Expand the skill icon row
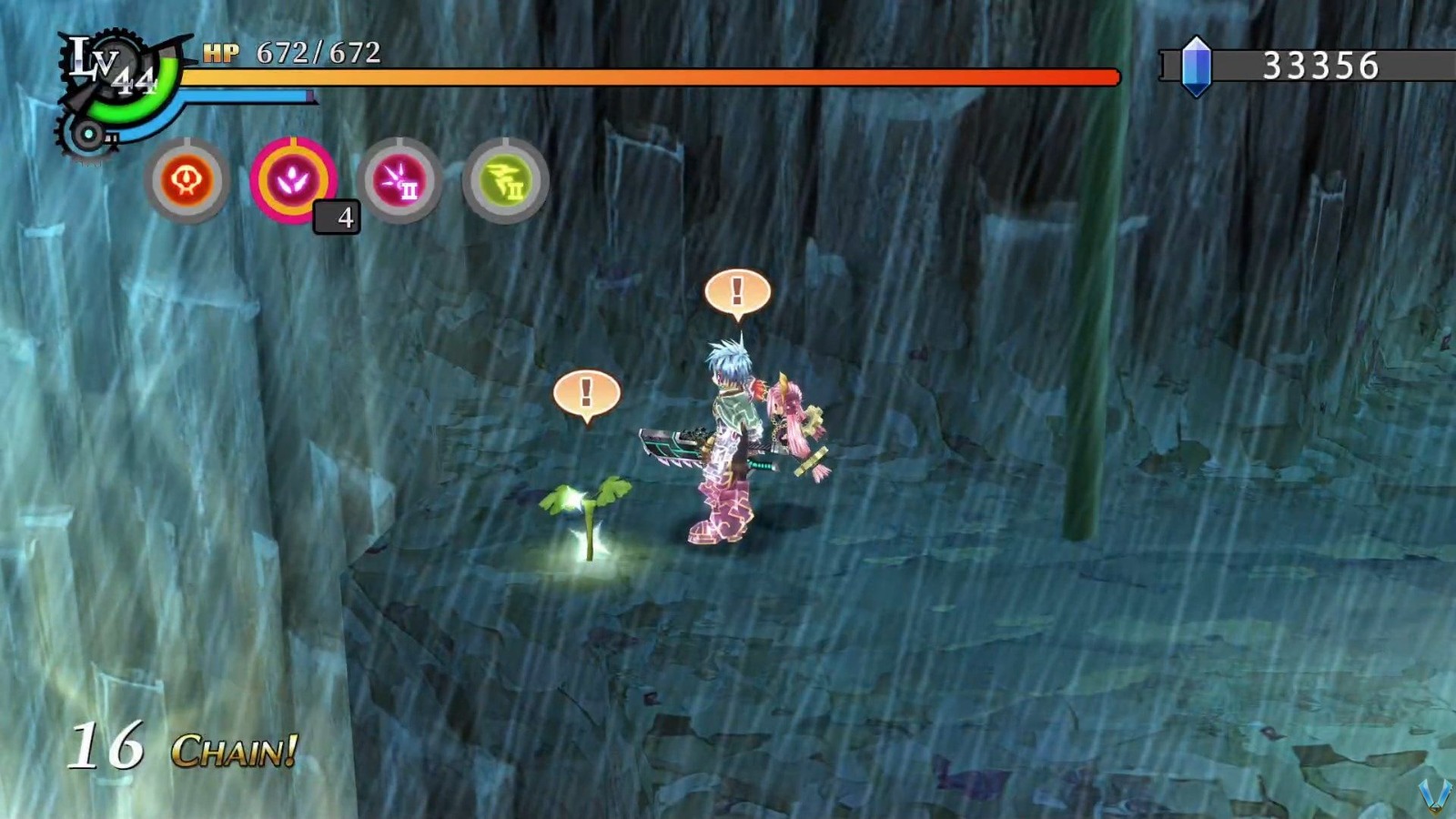Screen dimensions: 1456x819 point(346,179)
